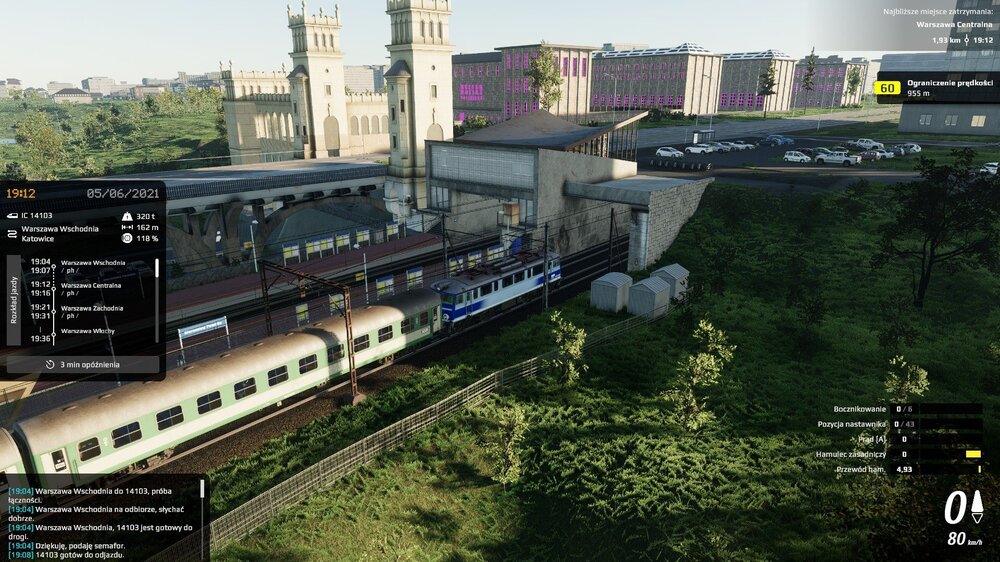Select the Warszawa Zachodnia timetable stop
This screenshot has height=562, width=1000.
pyautogui.click(x=92, y=308)
